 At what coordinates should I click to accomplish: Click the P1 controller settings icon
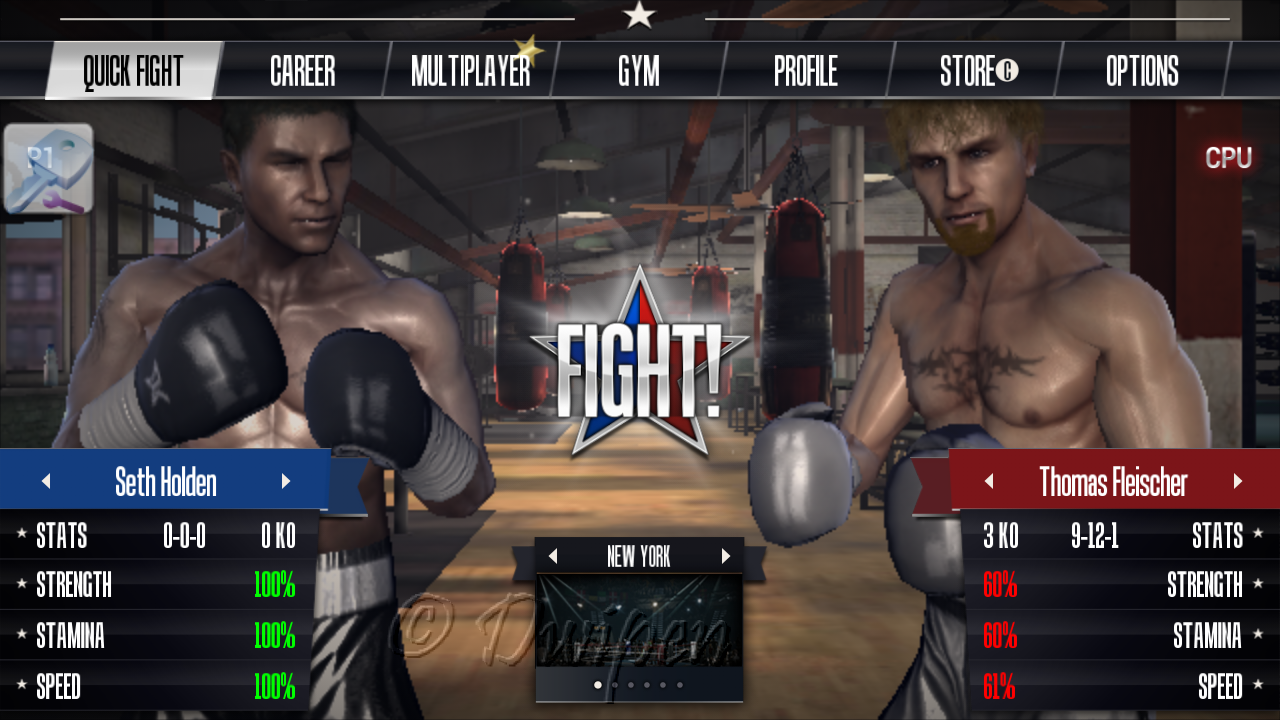tap(48, 168)
